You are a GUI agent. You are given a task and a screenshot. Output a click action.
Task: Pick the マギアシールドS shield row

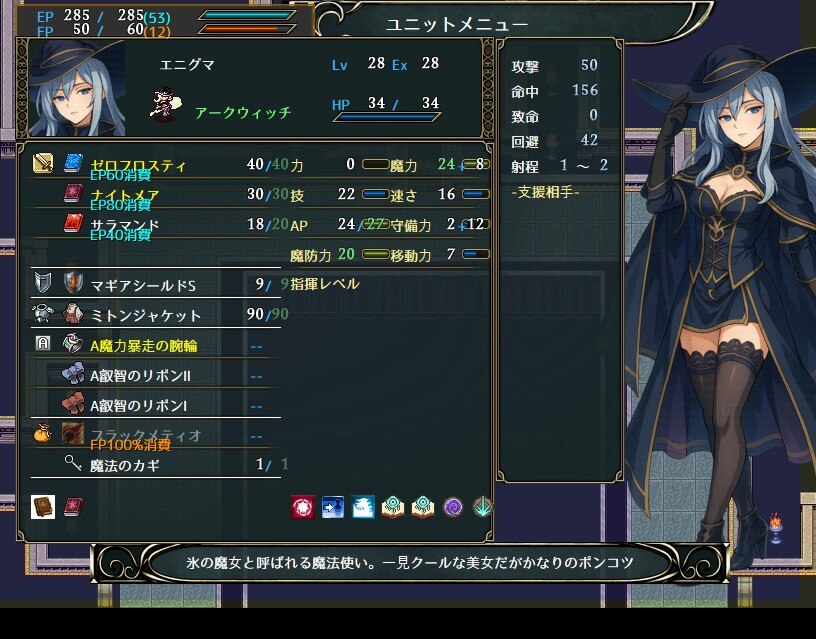[143, 286]
